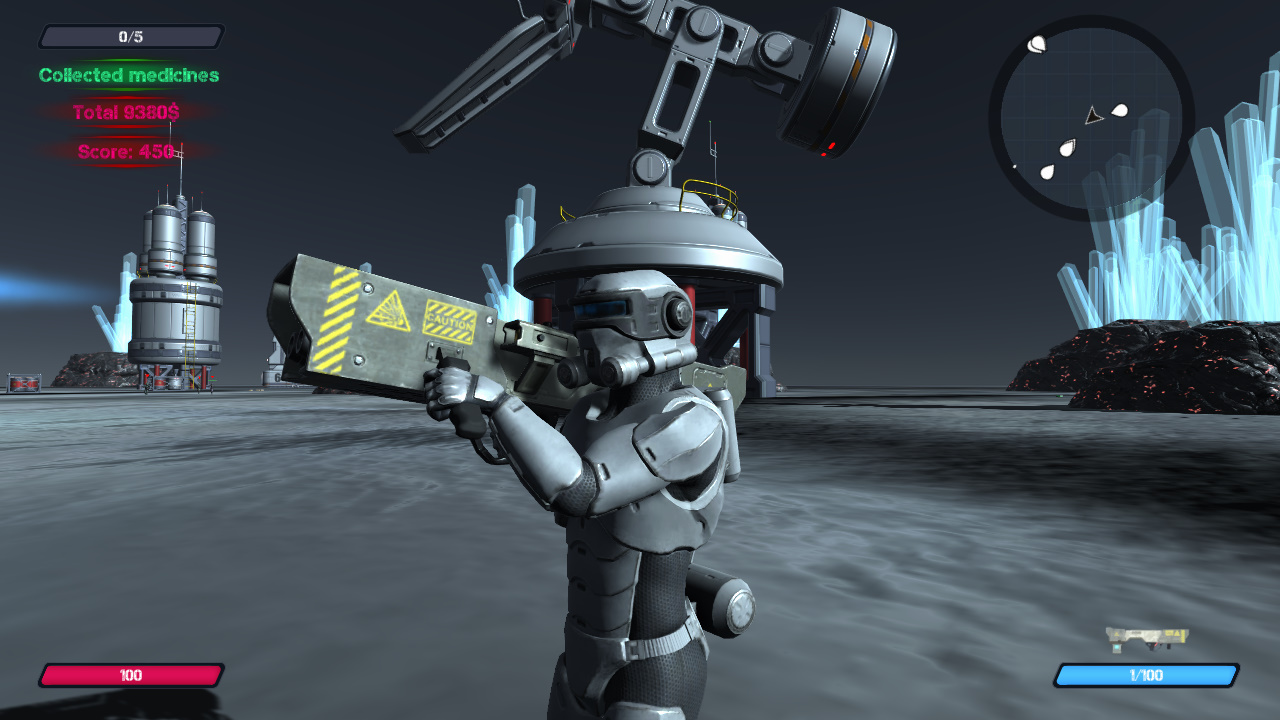Click the weapon icon above the ammo bar
1280x720 pixels.
[x=1148, y=637]
